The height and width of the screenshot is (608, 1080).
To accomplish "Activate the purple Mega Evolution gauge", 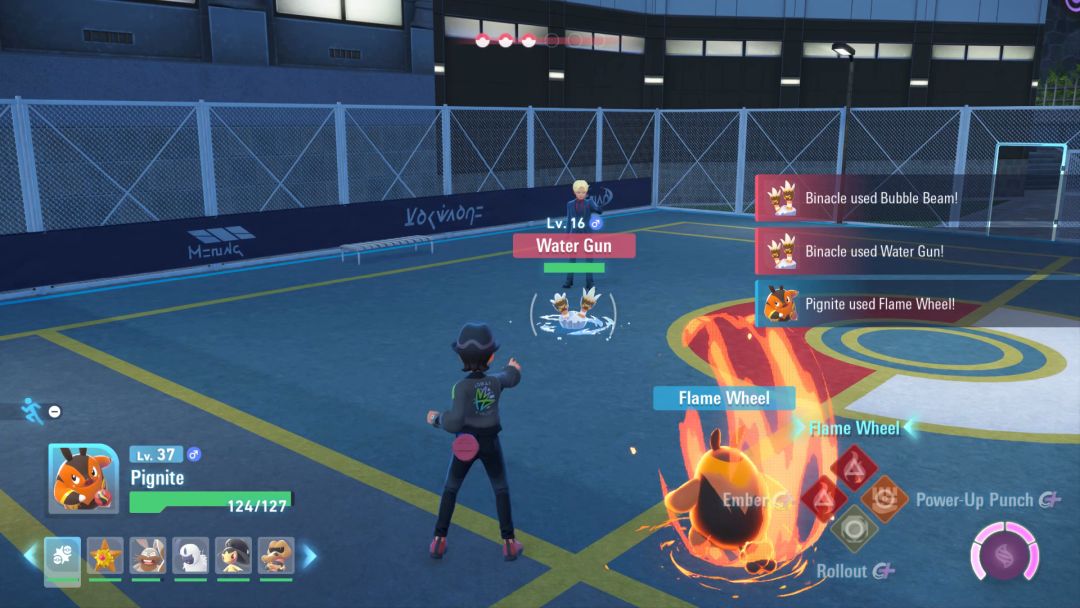I will [x=1004, y=555].
